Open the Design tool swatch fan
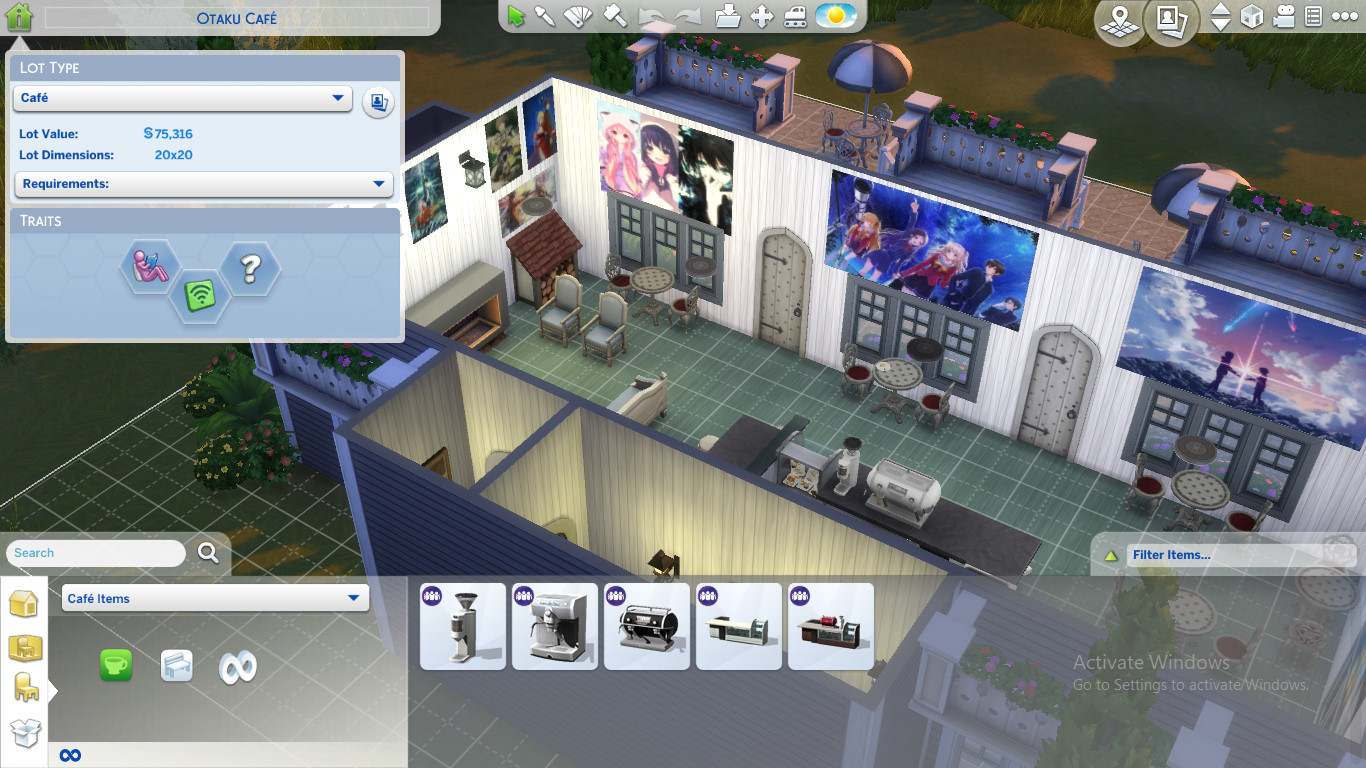The width and height of the screenshot is (1366, 768). pyautogui.click(x=578, y=16)
